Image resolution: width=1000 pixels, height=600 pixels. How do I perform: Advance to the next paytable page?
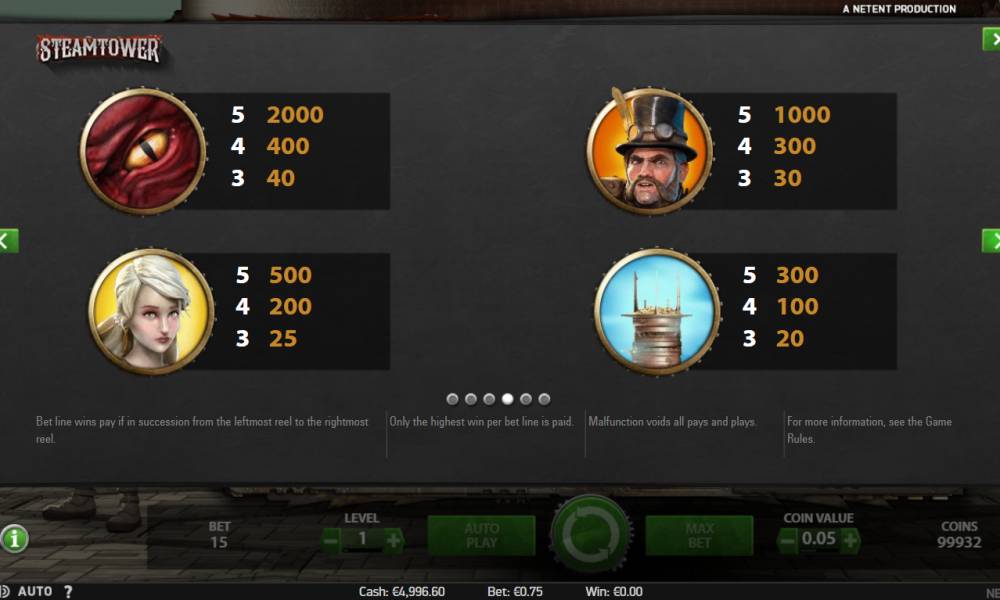(992, 240)
